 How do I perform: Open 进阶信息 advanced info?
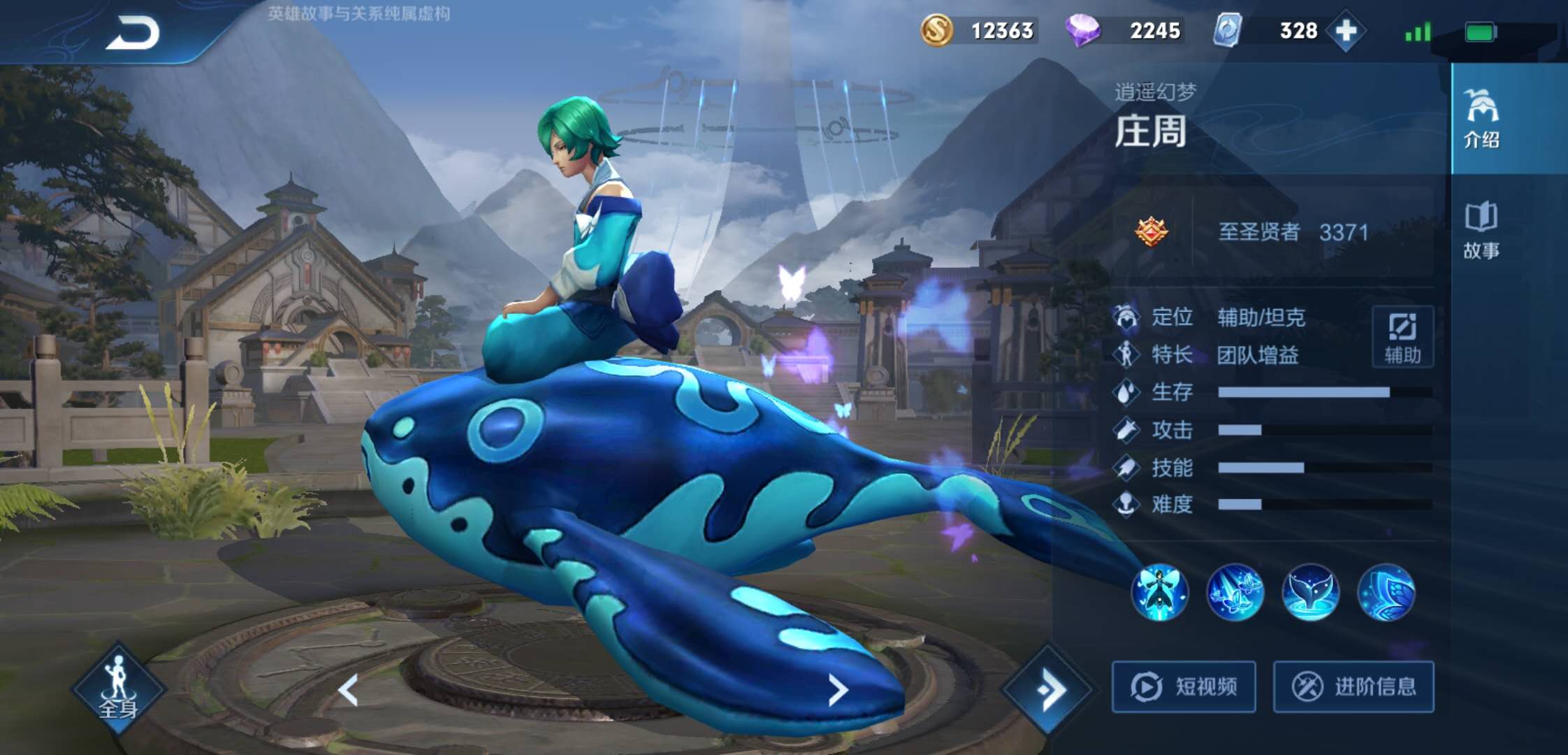point(1353,686)
